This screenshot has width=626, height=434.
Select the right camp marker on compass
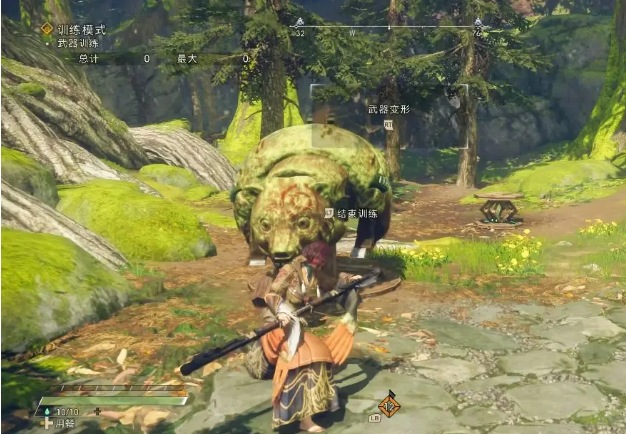point(477,24)
